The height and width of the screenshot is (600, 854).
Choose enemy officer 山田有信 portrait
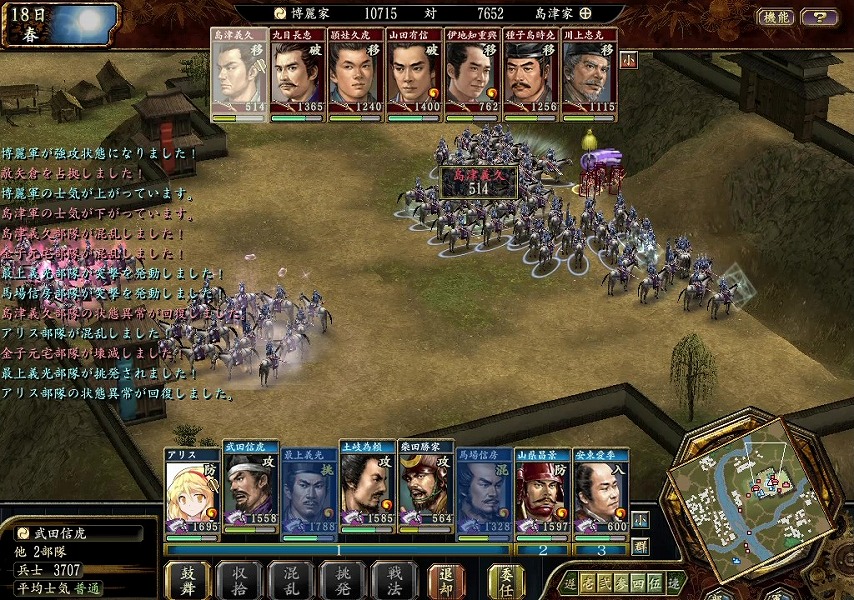click(413, 77)
